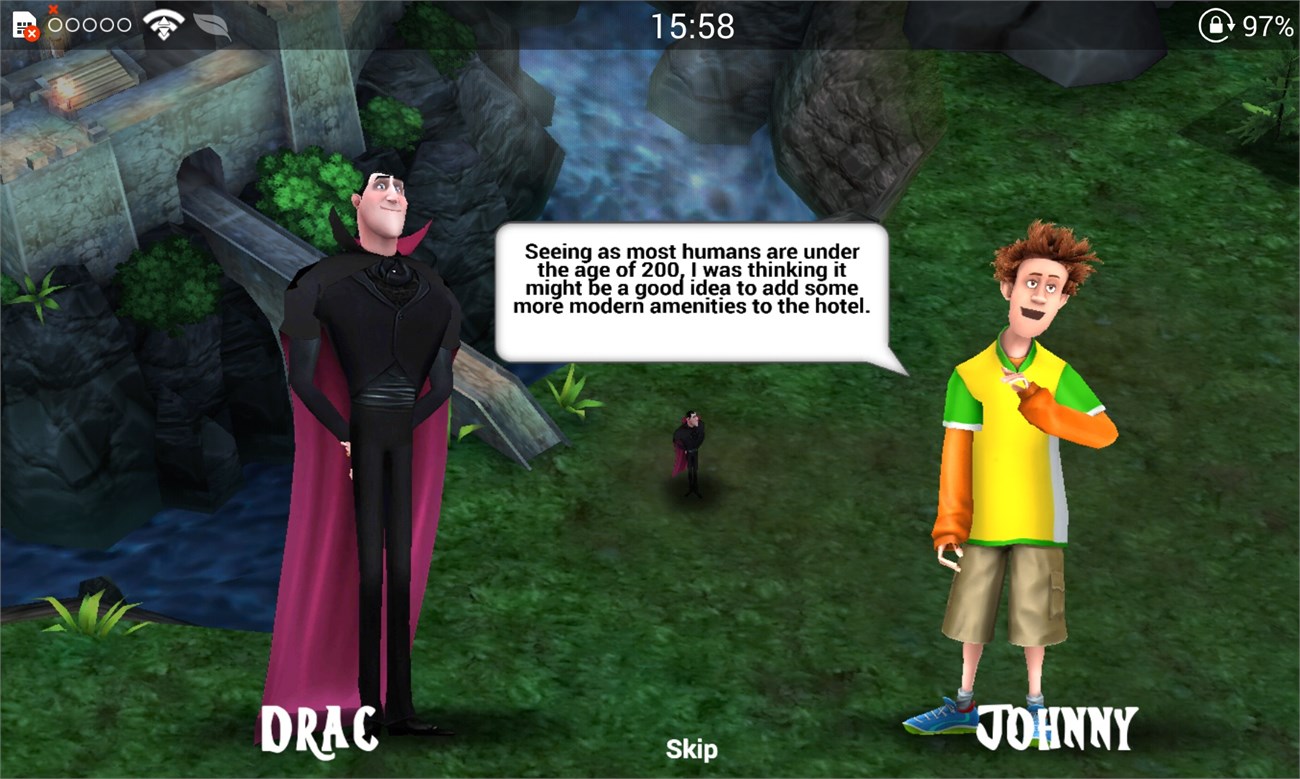Toggle the screen rotation lock
Viewport: 1300px width, 779px height.
pyautogui.click(x=1215, y=24)
